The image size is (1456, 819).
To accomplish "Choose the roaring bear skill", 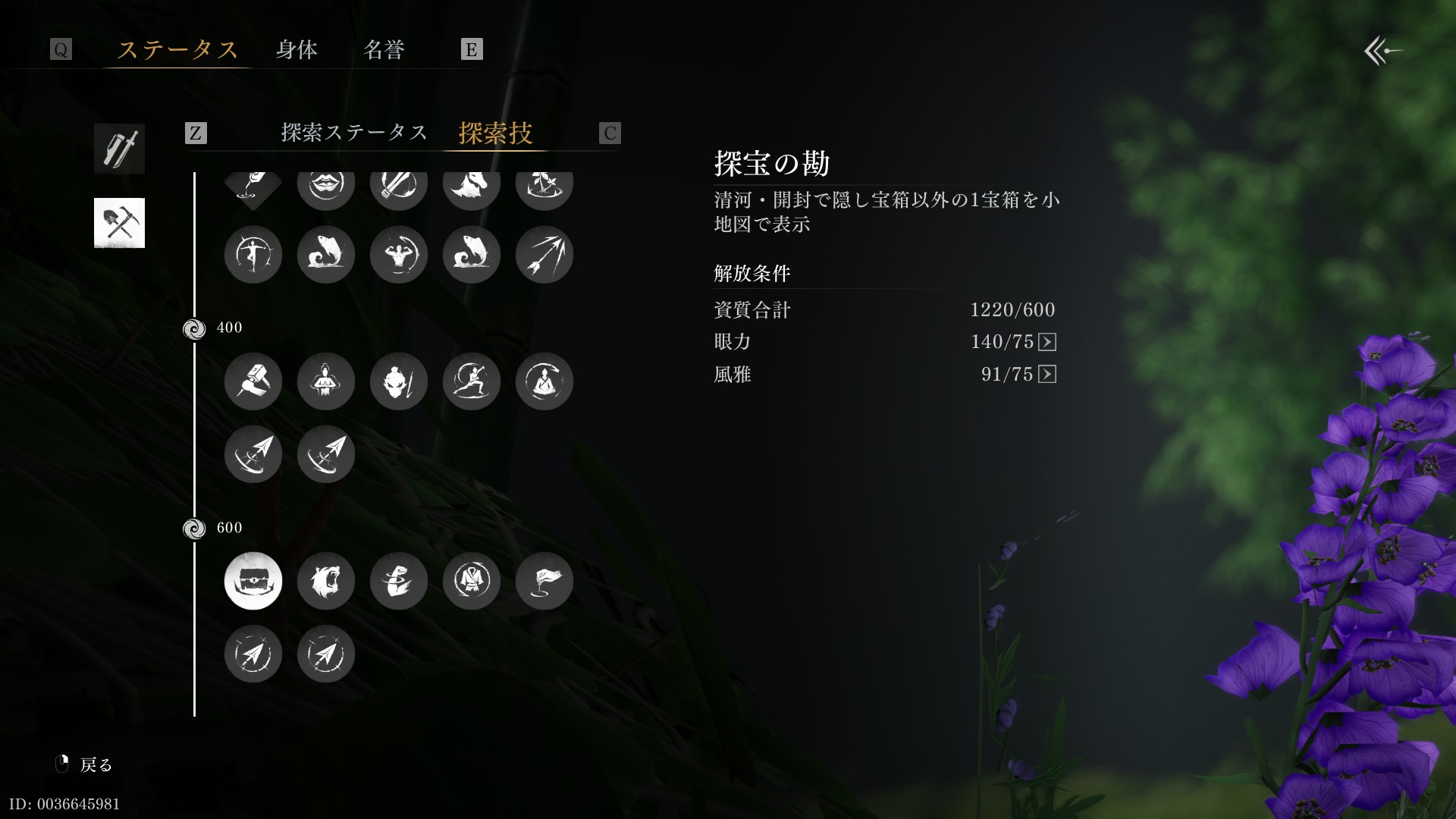I will click(x=326, y=581).
